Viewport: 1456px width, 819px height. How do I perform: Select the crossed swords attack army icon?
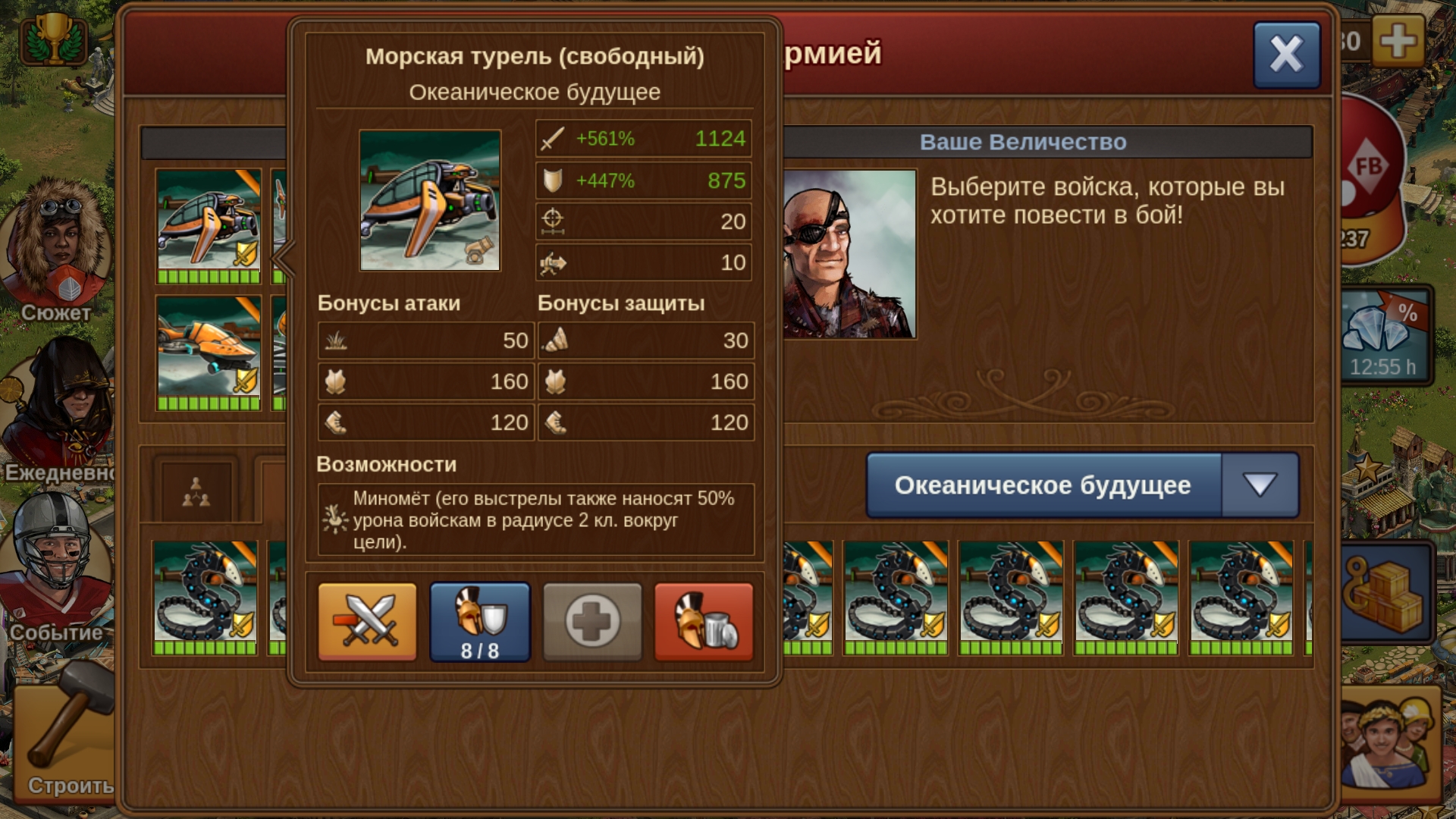367,621
